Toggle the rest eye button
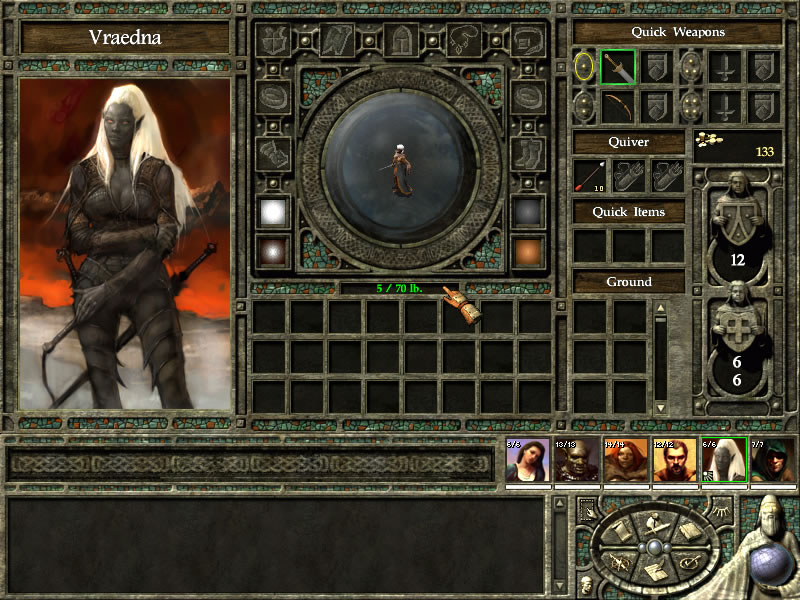800x600 pixels. click(x=723, y=512)
